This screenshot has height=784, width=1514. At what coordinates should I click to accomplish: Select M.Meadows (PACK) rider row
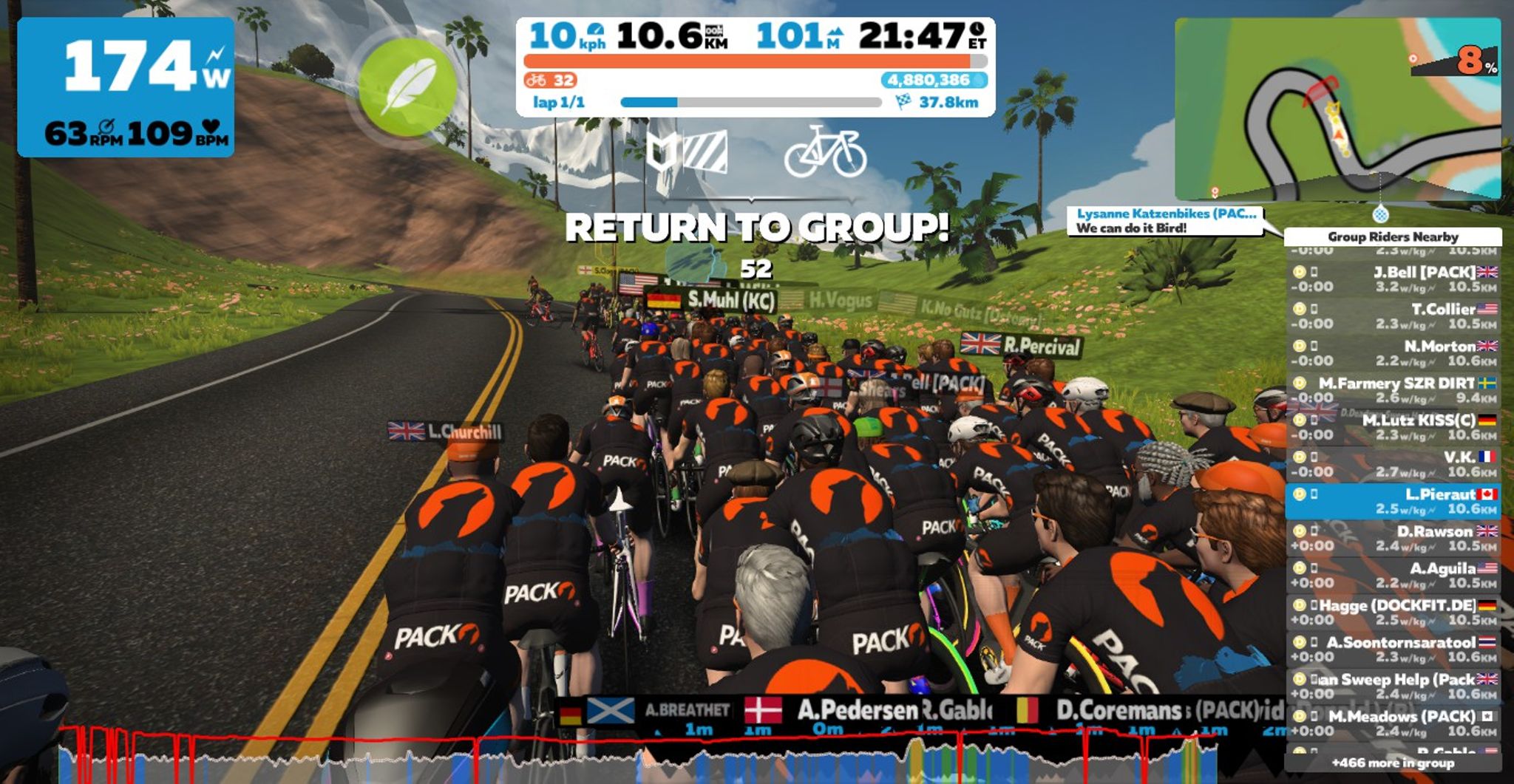click(1394, 723)
